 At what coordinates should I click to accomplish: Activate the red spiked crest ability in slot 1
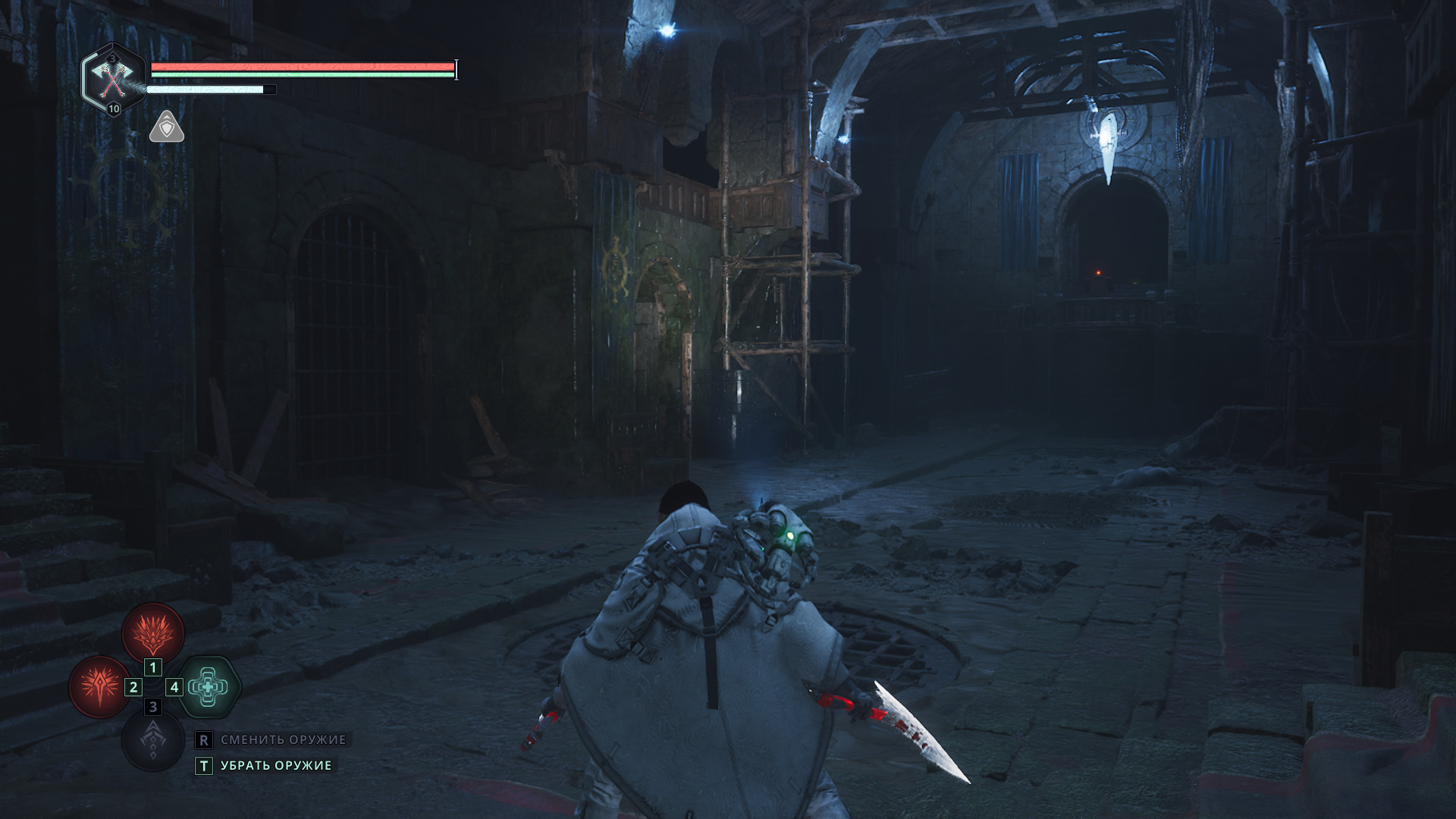click(153, 632)
